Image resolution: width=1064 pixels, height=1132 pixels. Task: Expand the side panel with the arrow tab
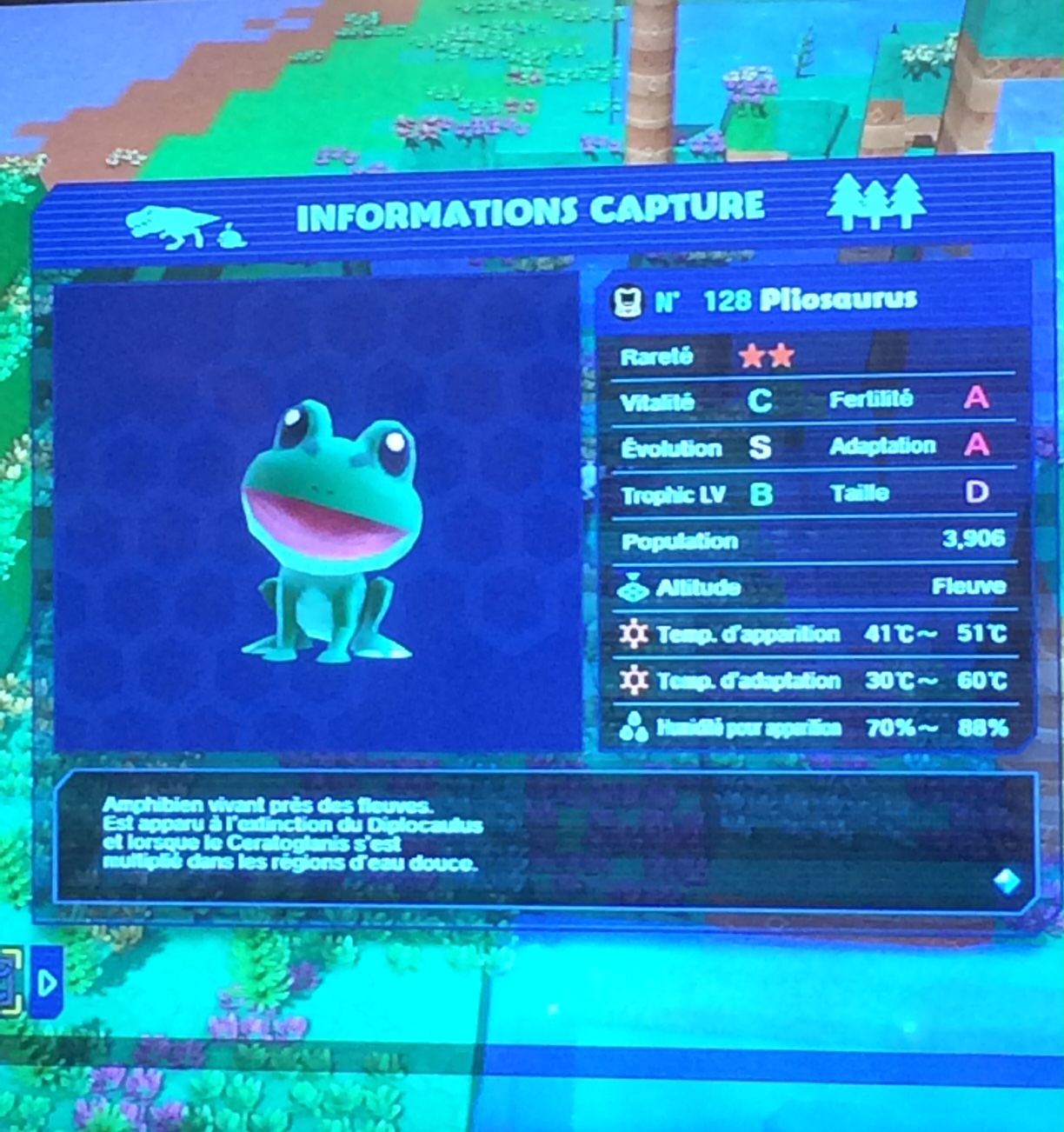point(47,982)
